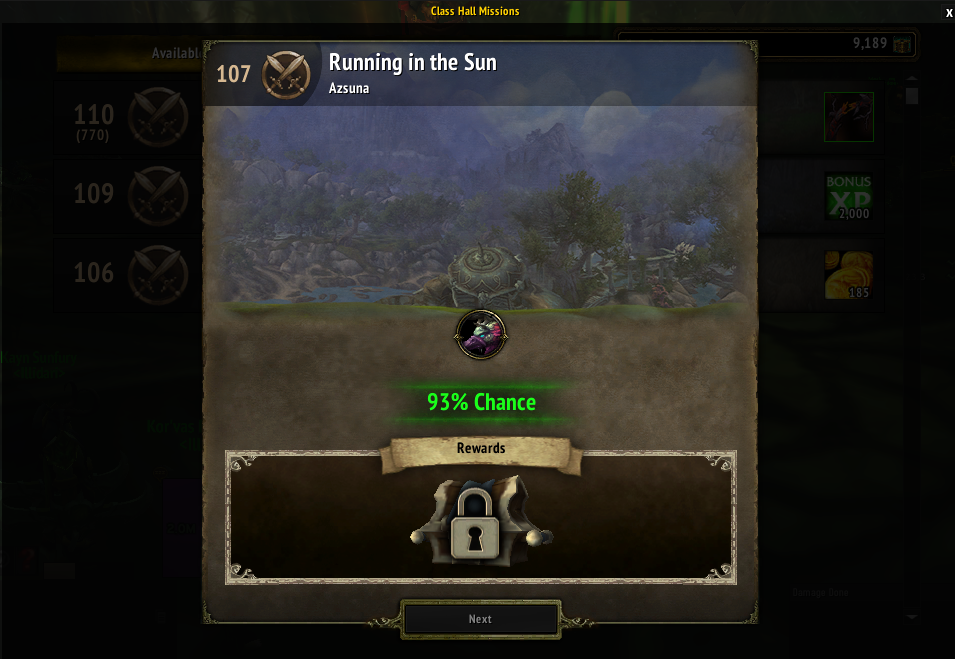Close the Class Hall Missions window
Screen dimensions: 955x659
[949, 12]
